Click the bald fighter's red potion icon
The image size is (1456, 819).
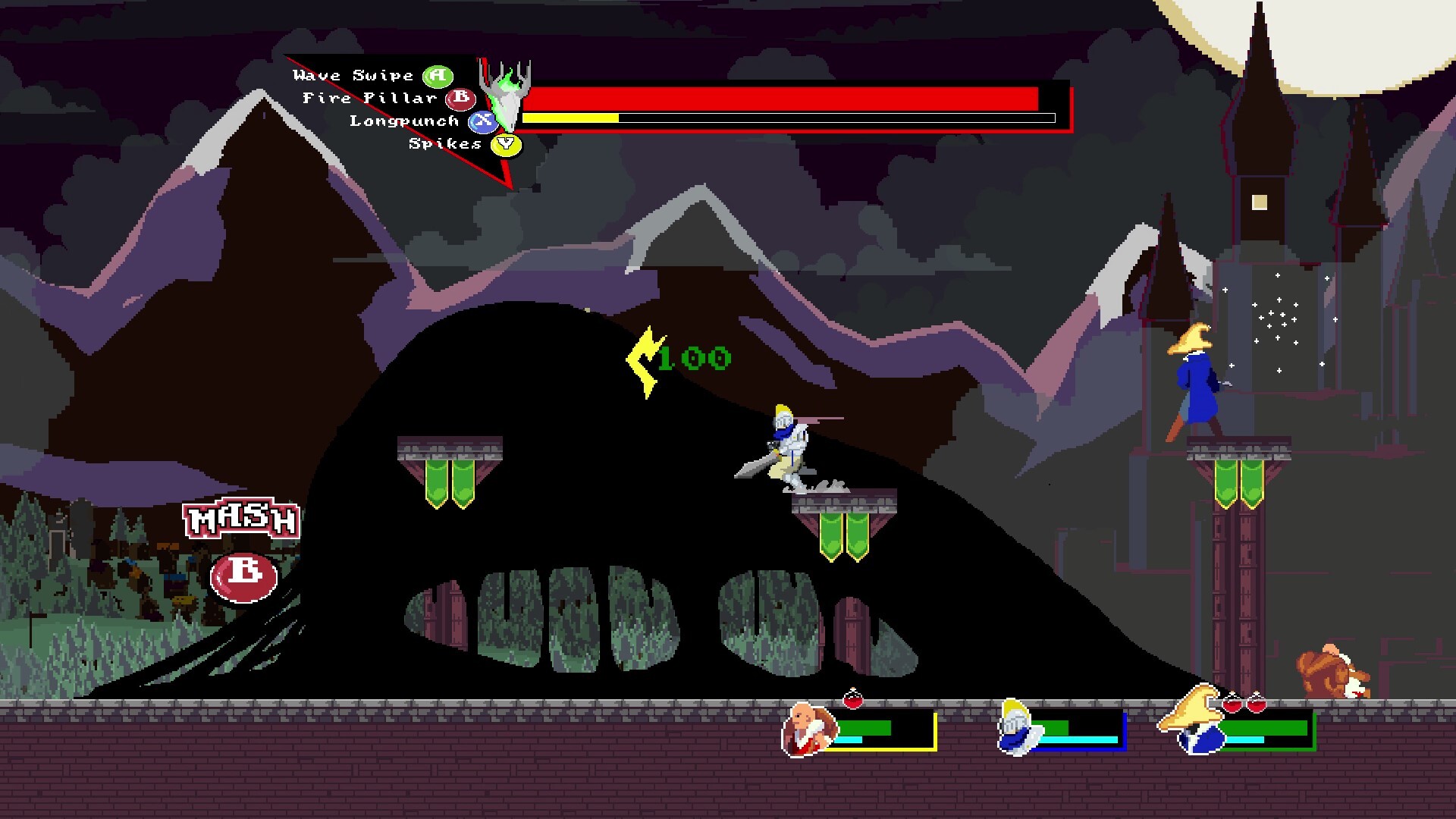point(853,700)
